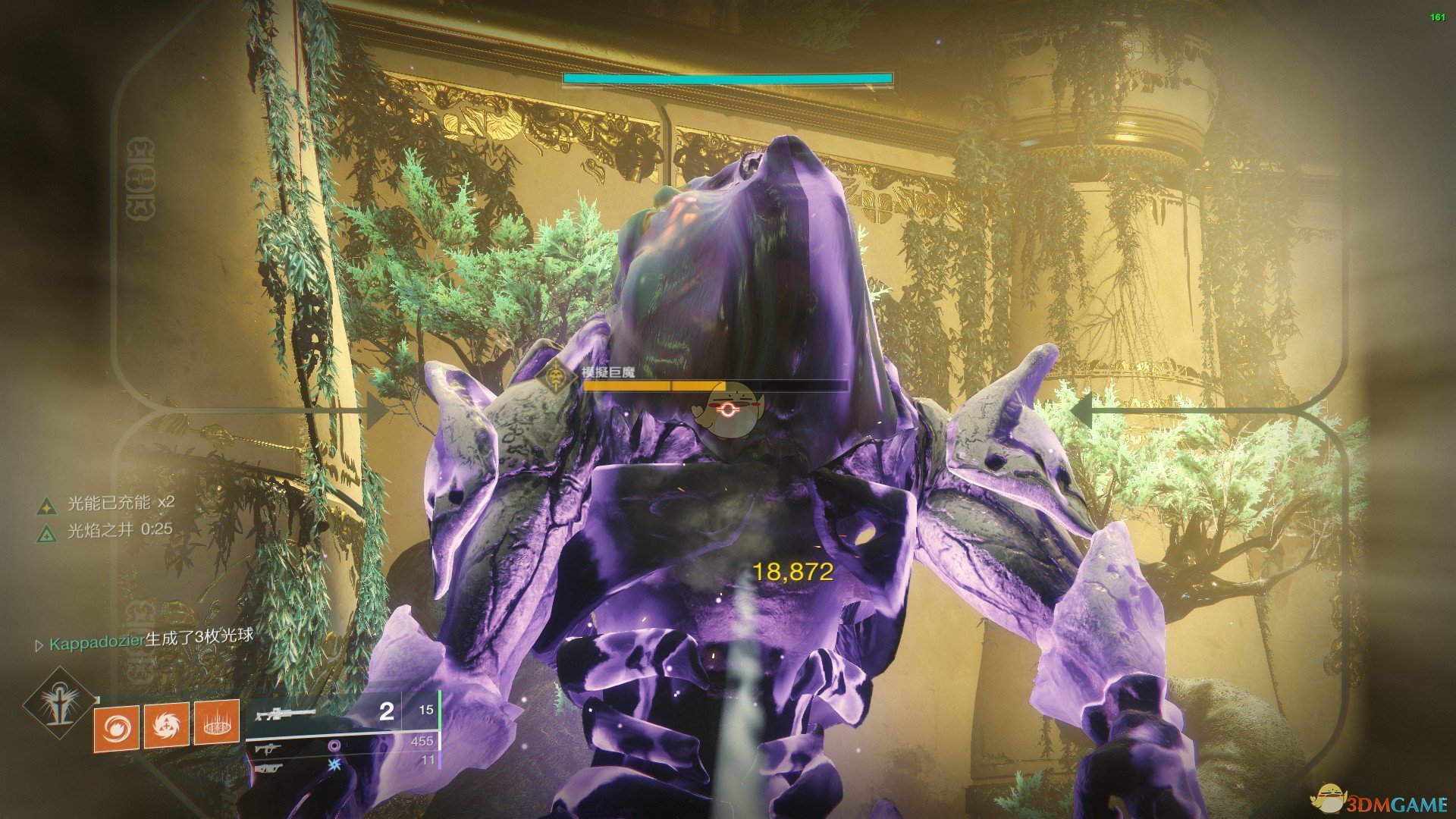Use the solar grenade ability icon
Image resolution: width=1456 pixels, height=819 pixels.
tap(116, 726)
